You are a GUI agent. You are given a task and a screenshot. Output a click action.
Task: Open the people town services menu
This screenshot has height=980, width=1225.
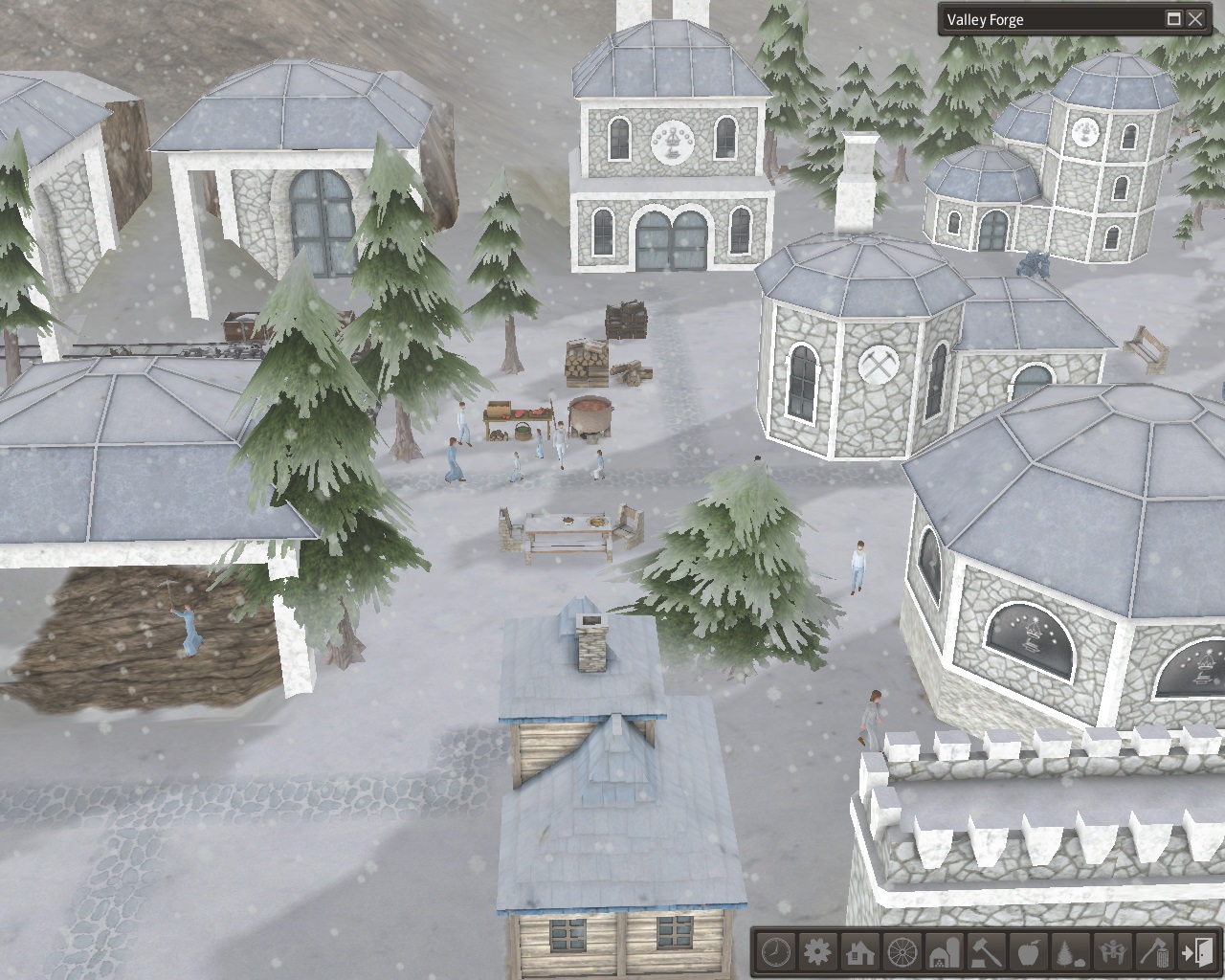(x=1113, y=952)
